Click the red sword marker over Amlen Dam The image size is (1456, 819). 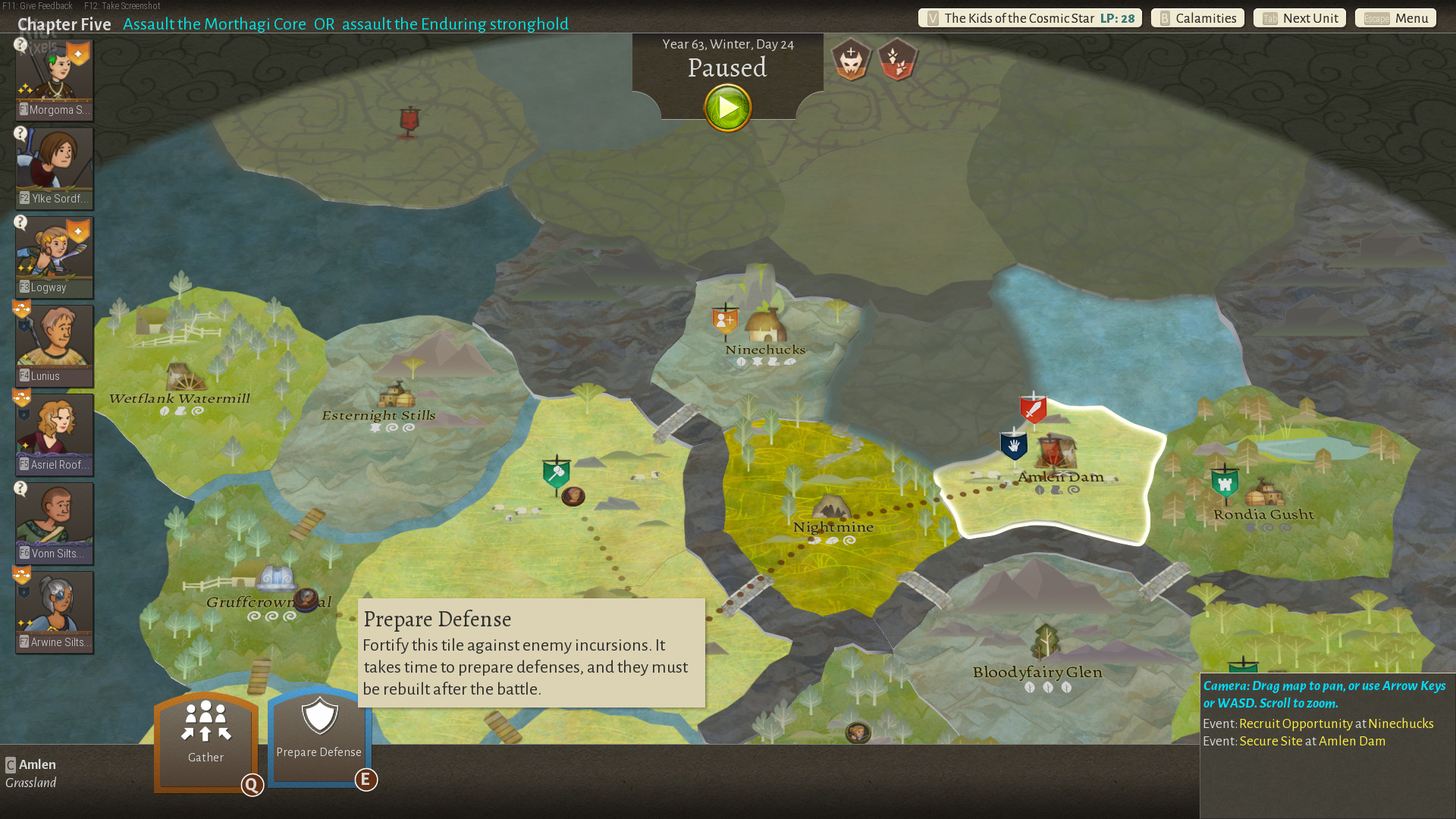pos(1033,409)
